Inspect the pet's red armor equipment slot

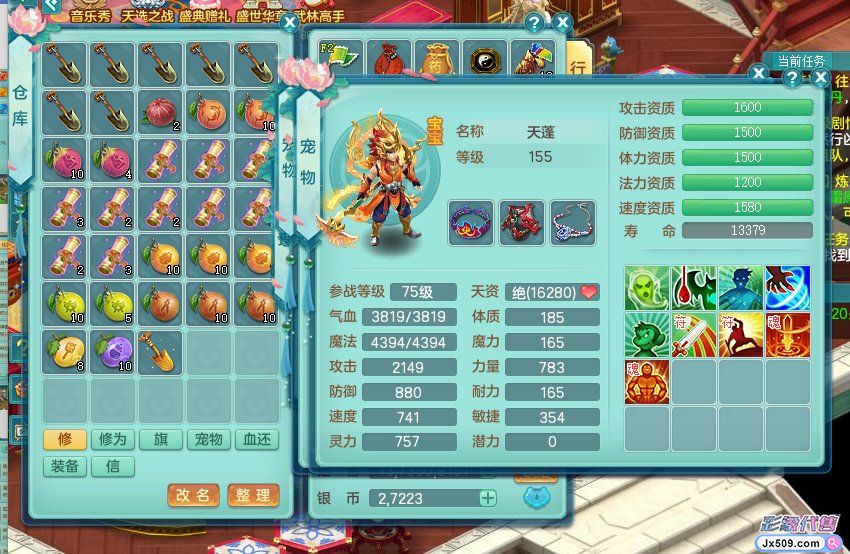click(522, 223)
